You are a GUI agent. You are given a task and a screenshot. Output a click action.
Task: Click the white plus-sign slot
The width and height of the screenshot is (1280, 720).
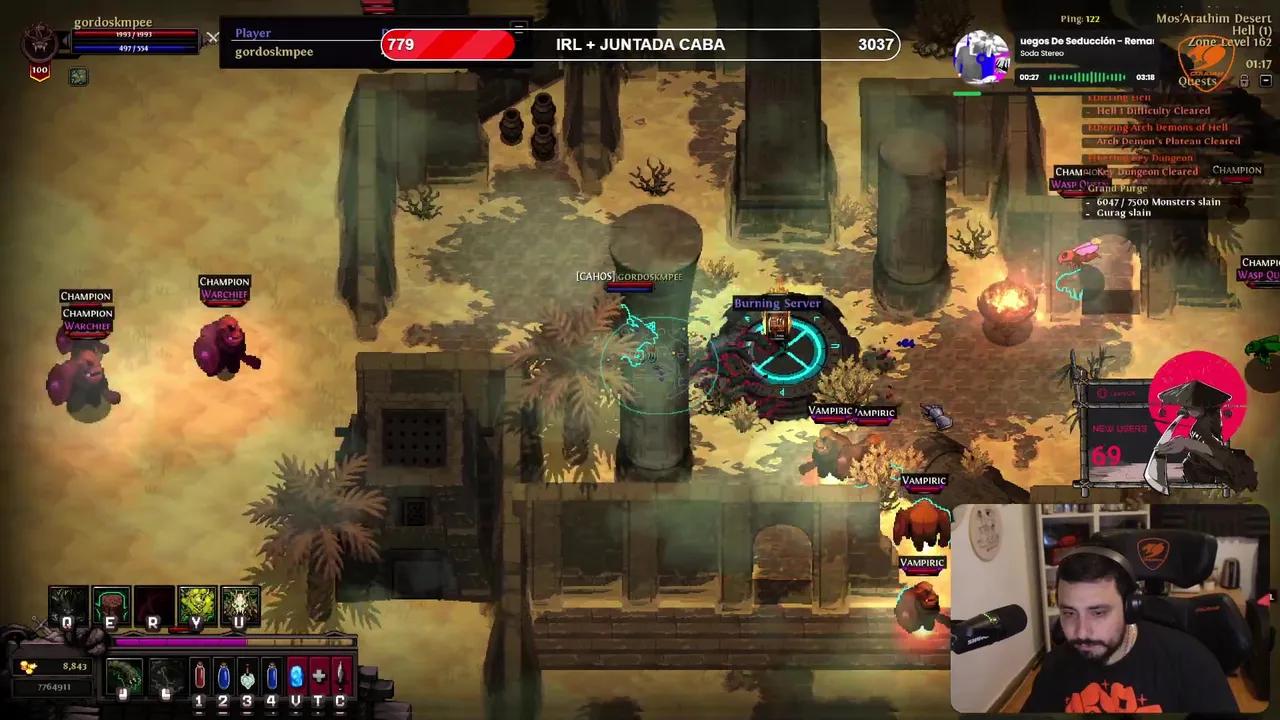[x=318, y=677]
